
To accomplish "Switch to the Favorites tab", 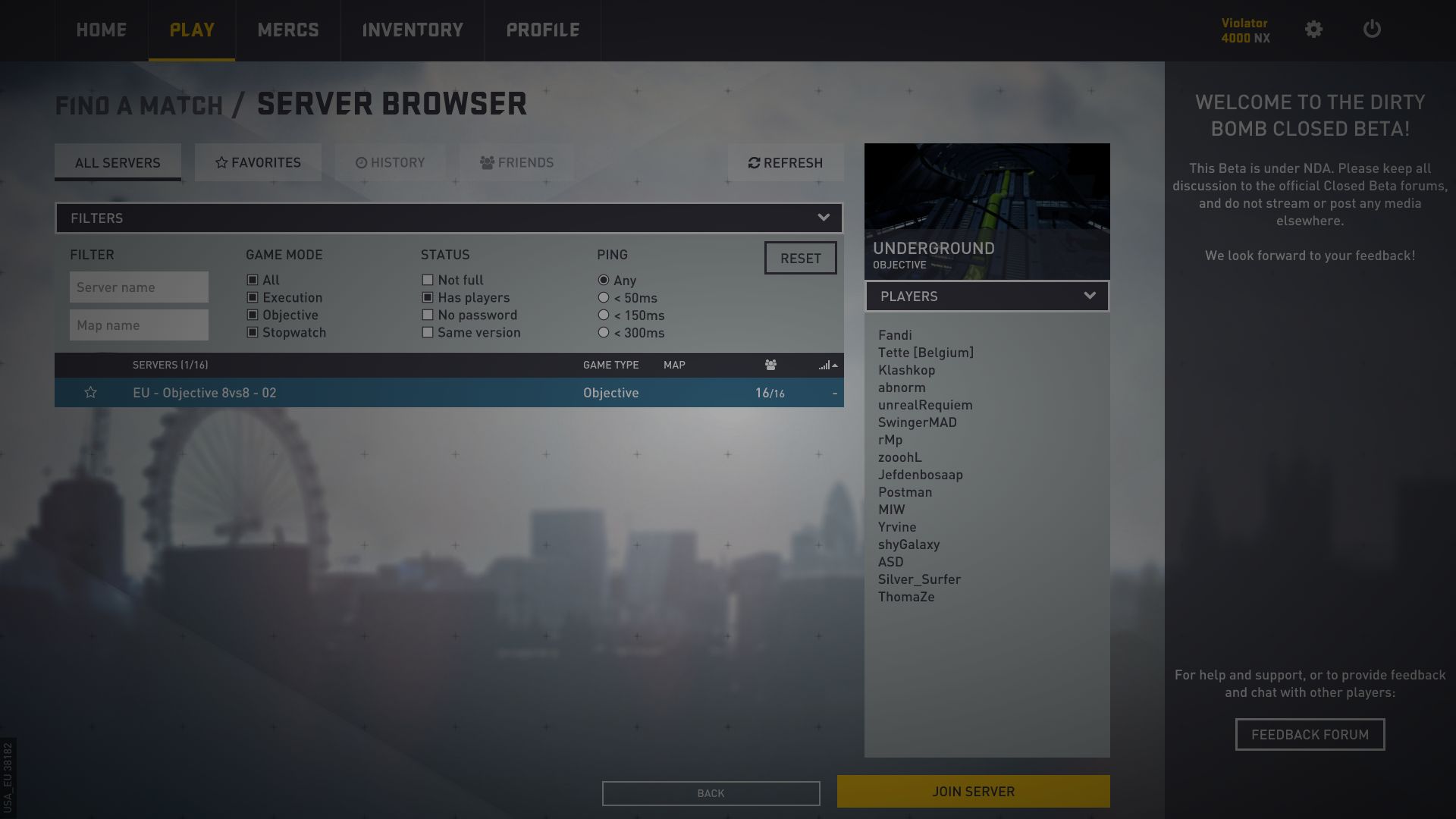I will (x=258, y=162).
